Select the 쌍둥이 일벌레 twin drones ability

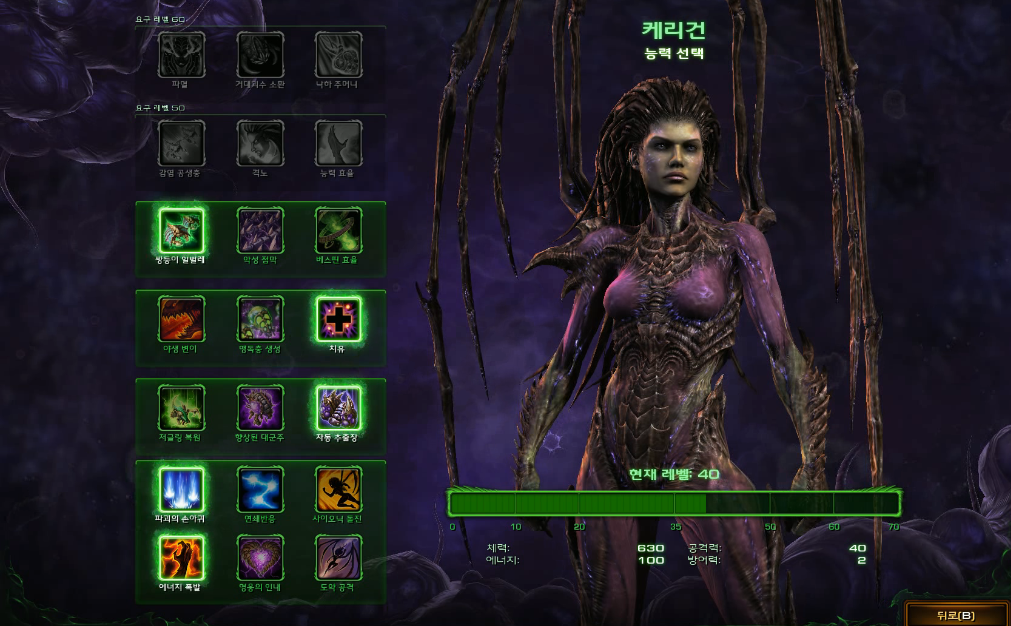tap(181, 231)
